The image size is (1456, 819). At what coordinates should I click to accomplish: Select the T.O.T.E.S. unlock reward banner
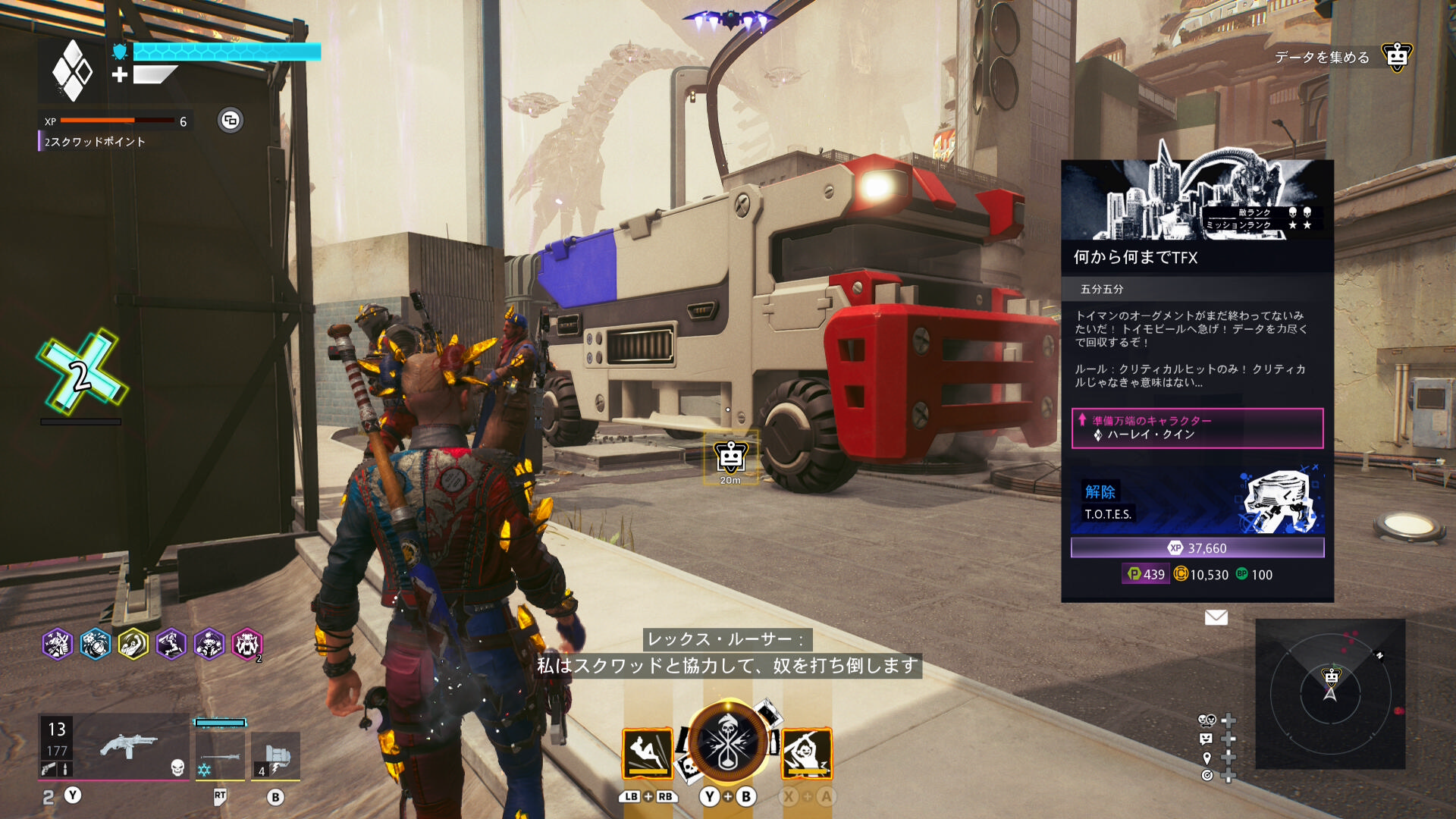click(1197, 501)
